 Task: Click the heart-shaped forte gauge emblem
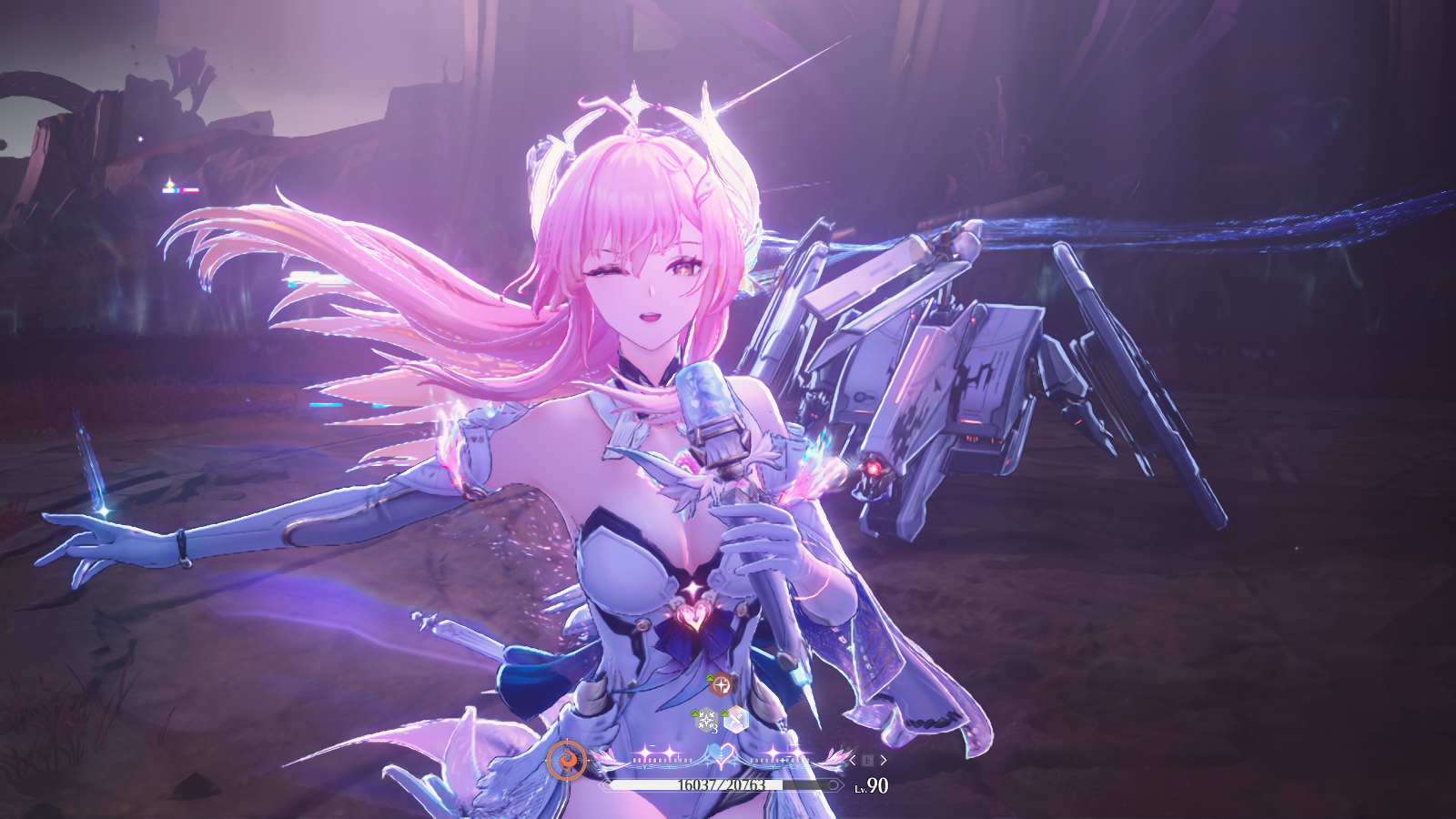721,756
